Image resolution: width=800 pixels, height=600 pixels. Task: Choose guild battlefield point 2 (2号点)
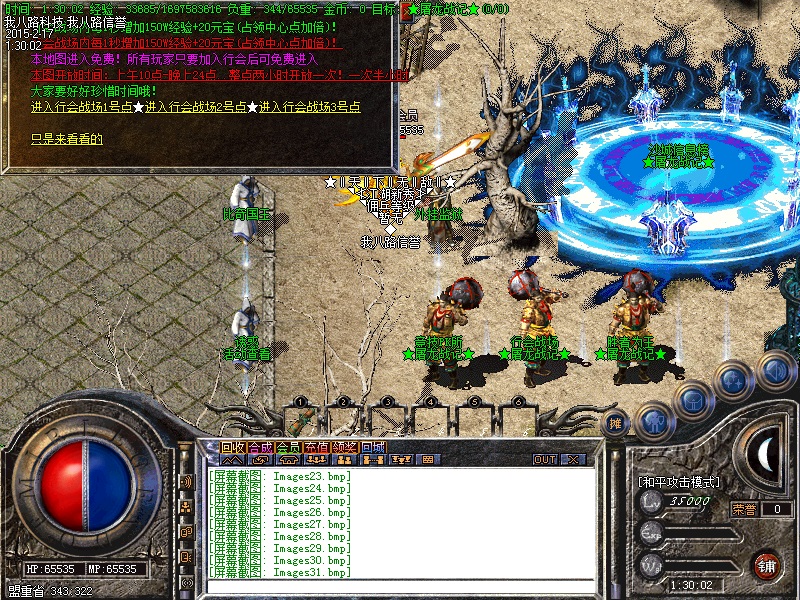pyautogui.click(x=195, y=107)
